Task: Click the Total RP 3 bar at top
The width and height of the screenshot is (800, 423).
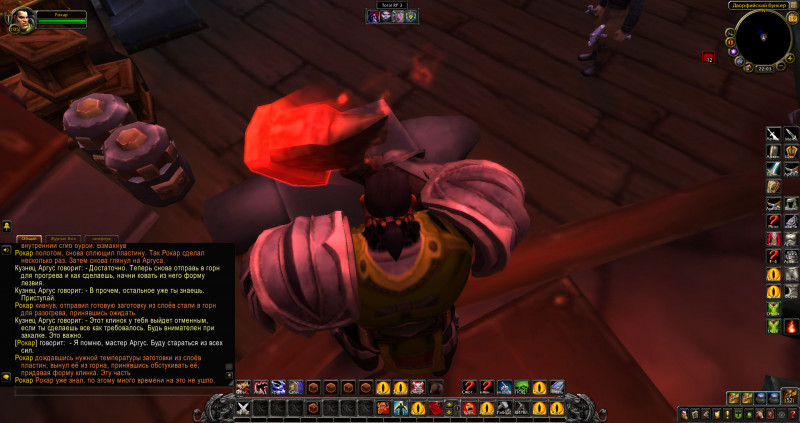Action: click(390, 6)
